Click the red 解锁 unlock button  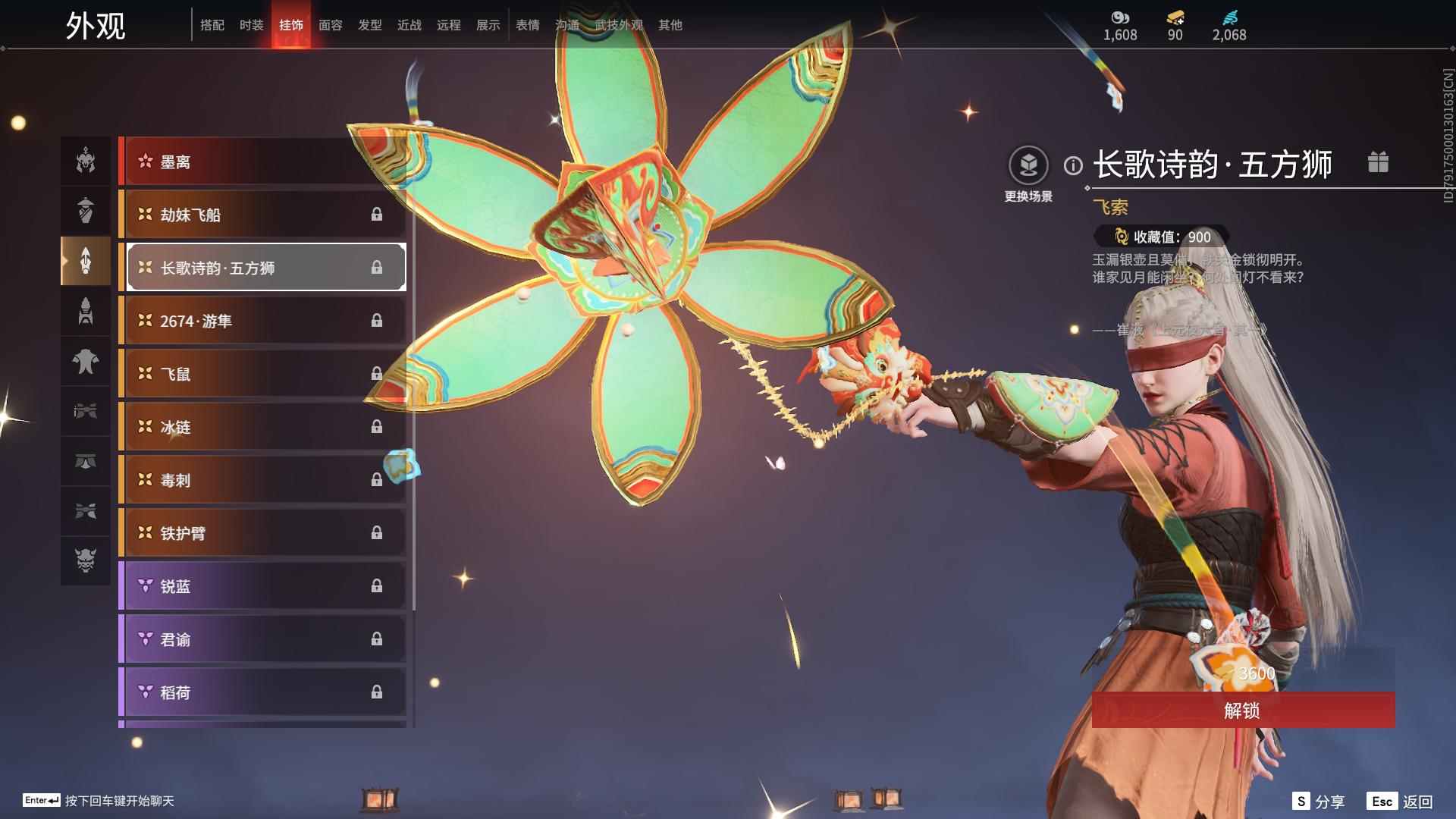tap(1242, 711)
